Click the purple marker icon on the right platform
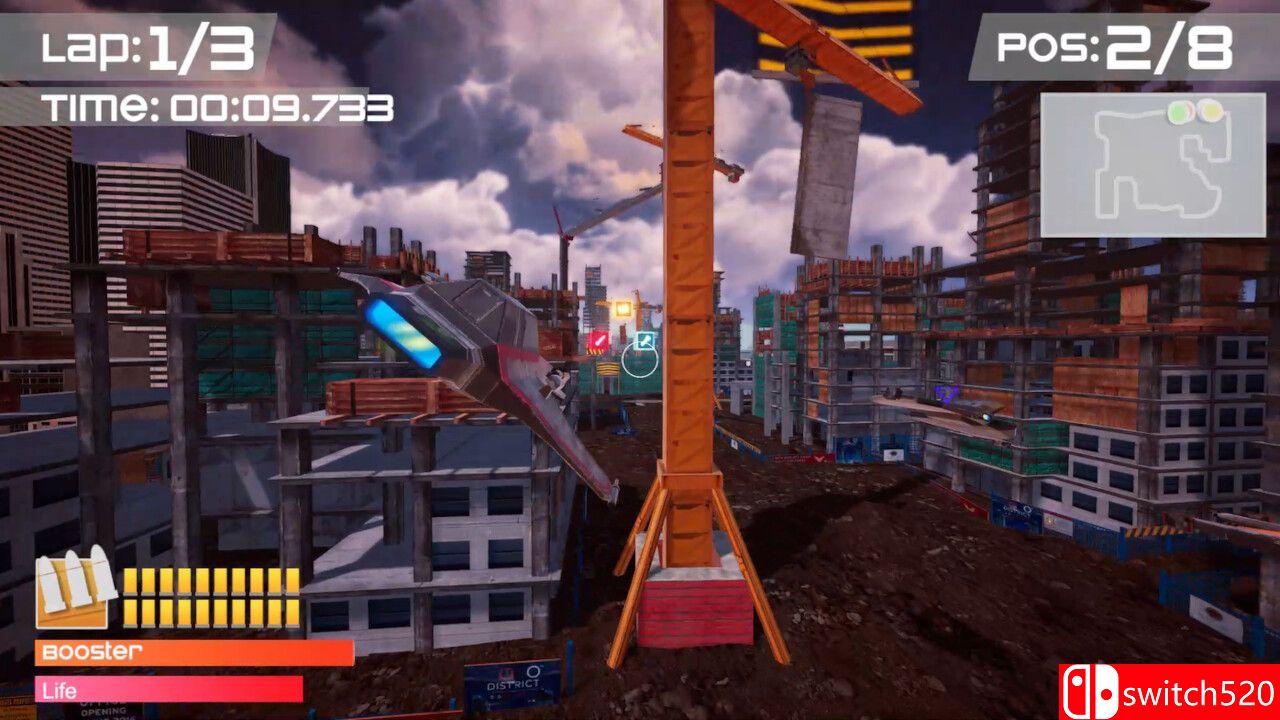This screenshot has height=720, width=1280. [945, 395]
